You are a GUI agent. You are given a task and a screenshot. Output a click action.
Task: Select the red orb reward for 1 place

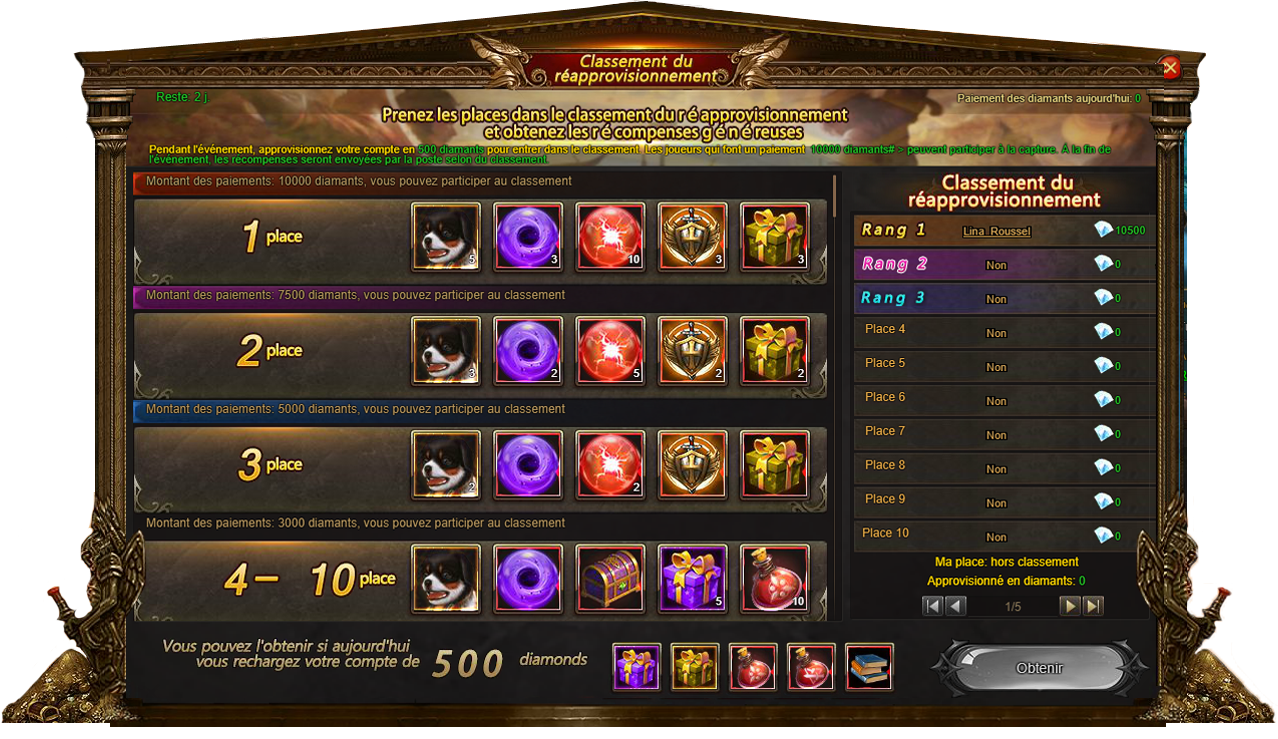(610, 237)
